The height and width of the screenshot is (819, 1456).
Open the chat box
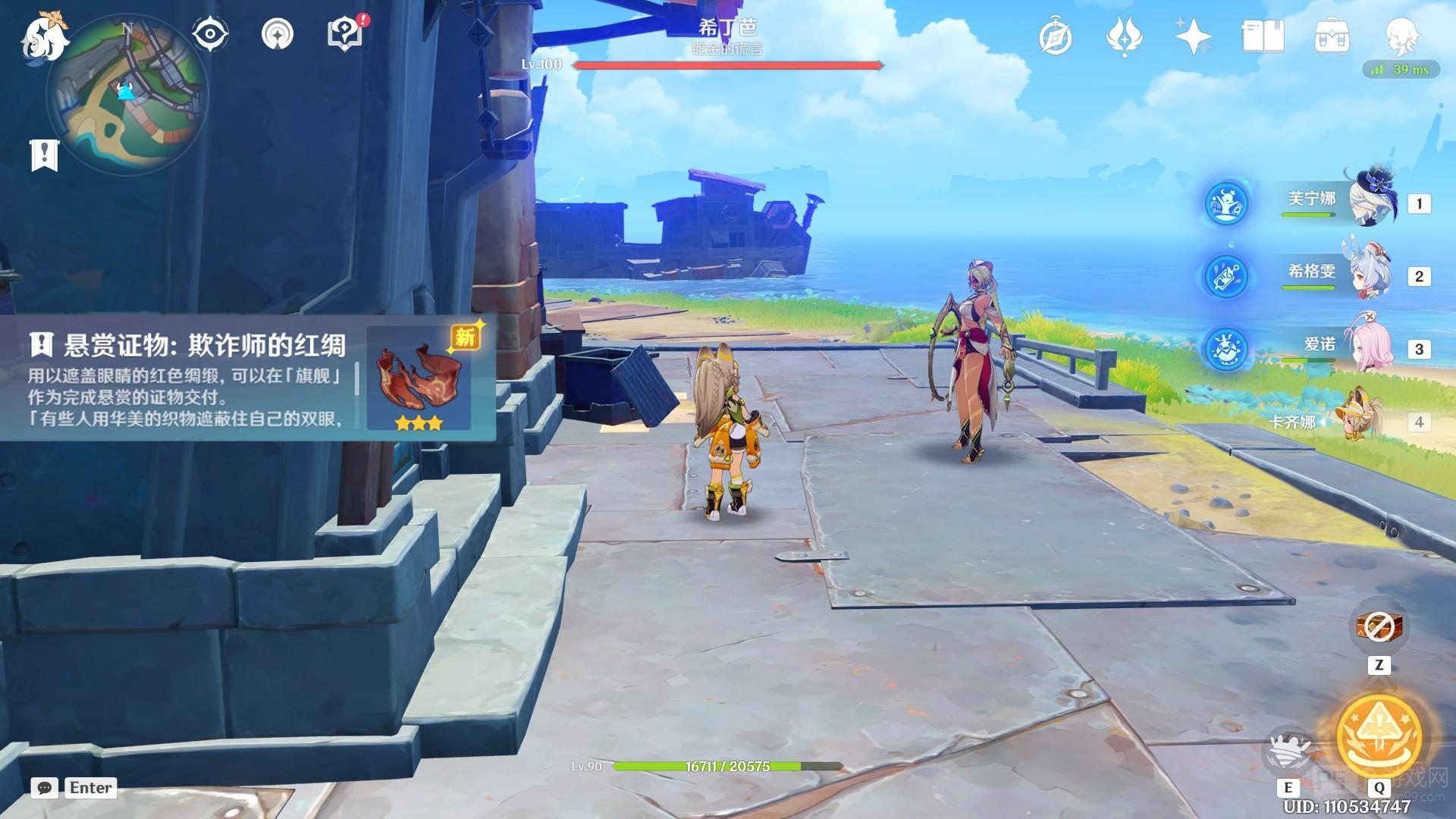click(x=44, y=788)
